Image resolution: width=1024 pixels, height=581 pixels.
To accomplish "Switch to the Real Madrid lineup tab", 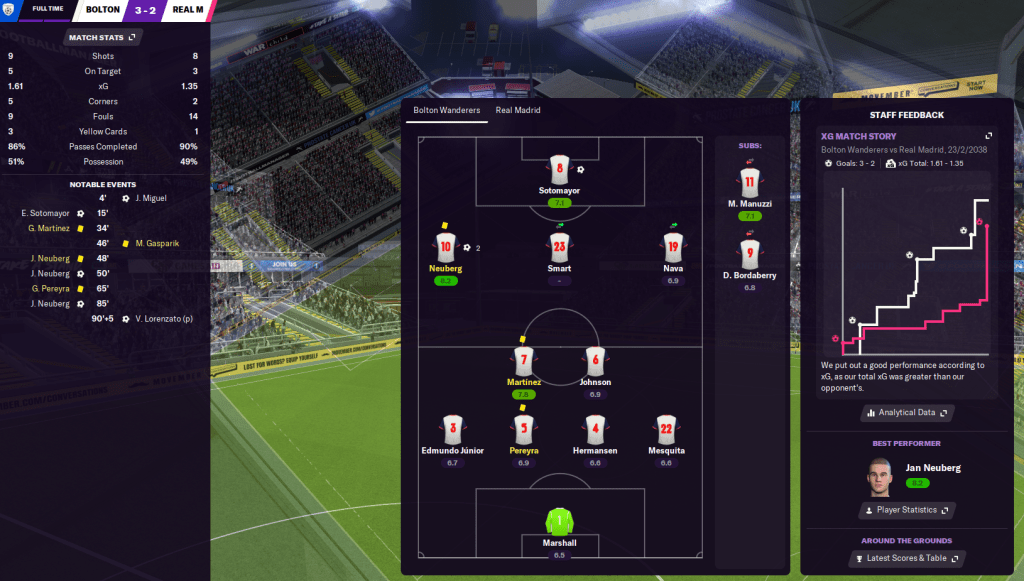I will pyautogui.click(x=518, y=110).
